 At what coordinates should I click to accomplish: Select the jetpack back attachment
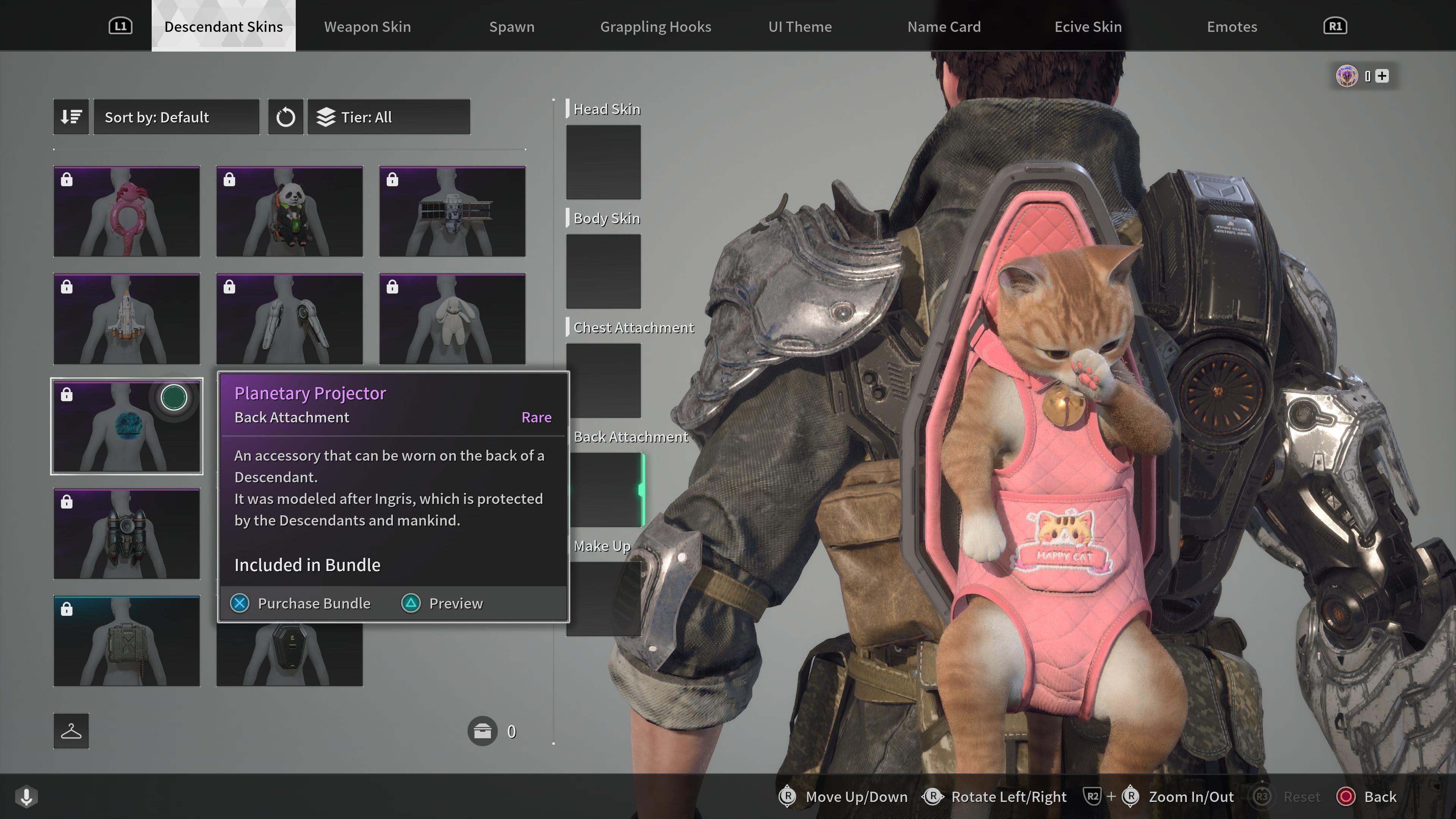point(127,533)
